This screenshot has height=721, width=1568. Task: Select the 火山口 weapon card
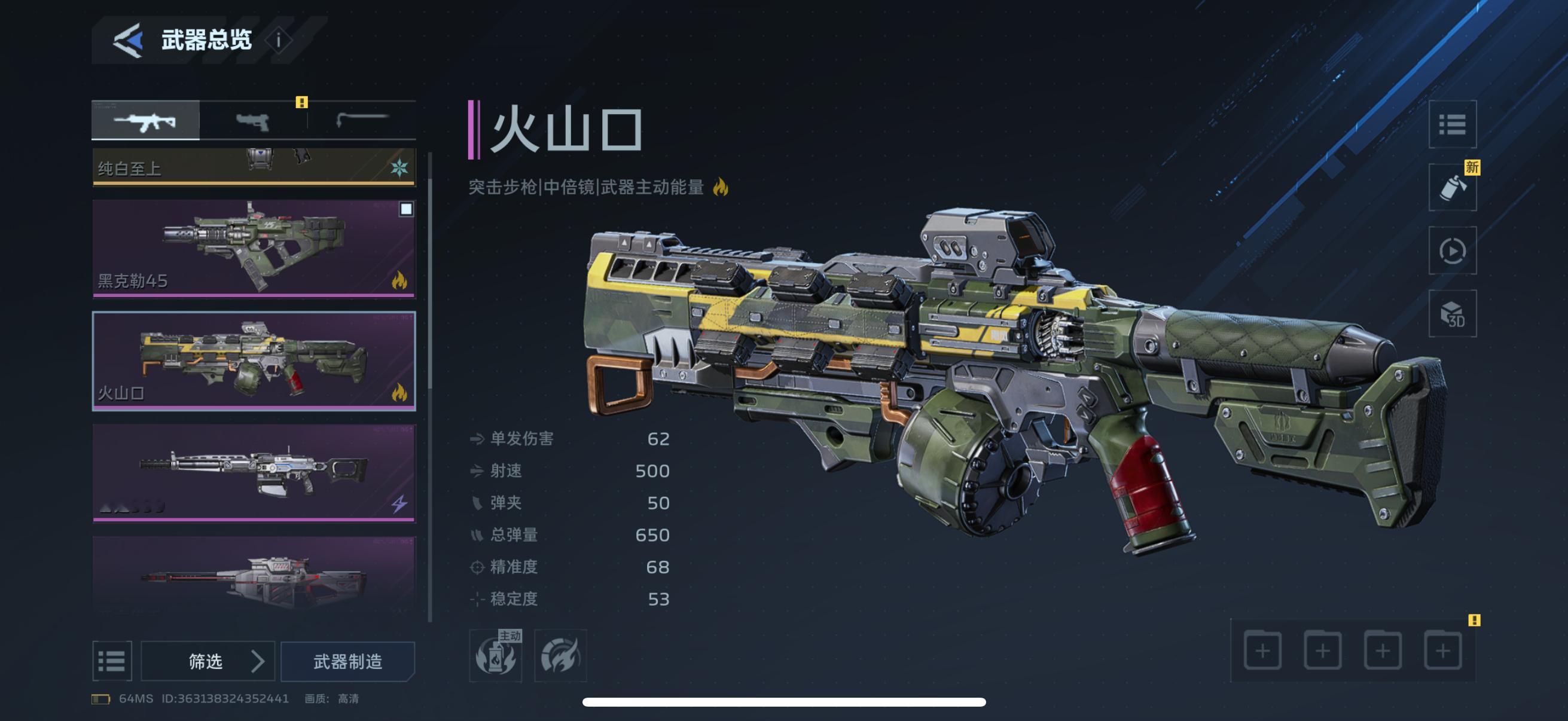point(253,361)
